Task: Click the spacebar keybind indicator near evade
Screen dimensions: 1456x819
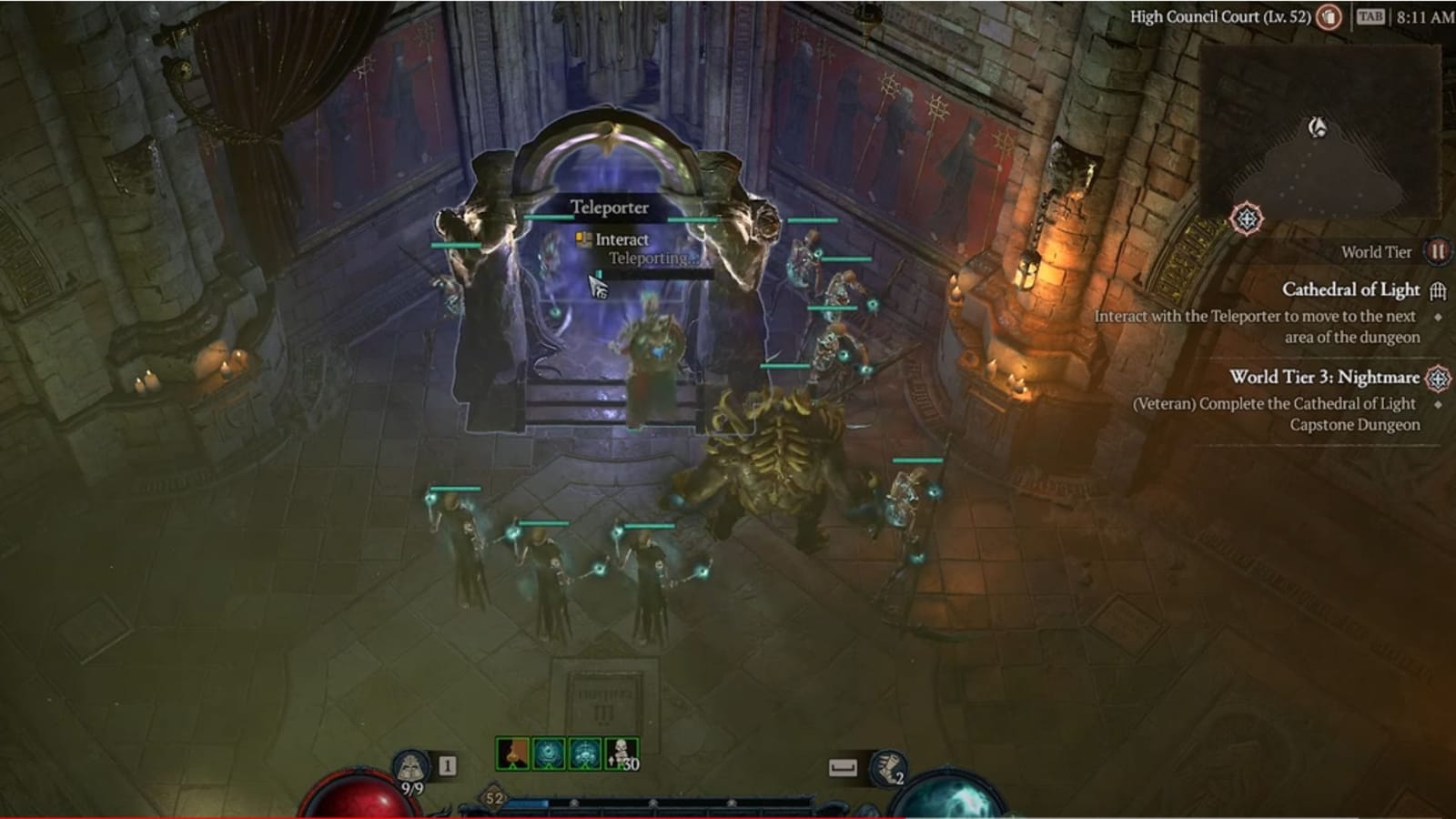Action: [x=844, y=765]
